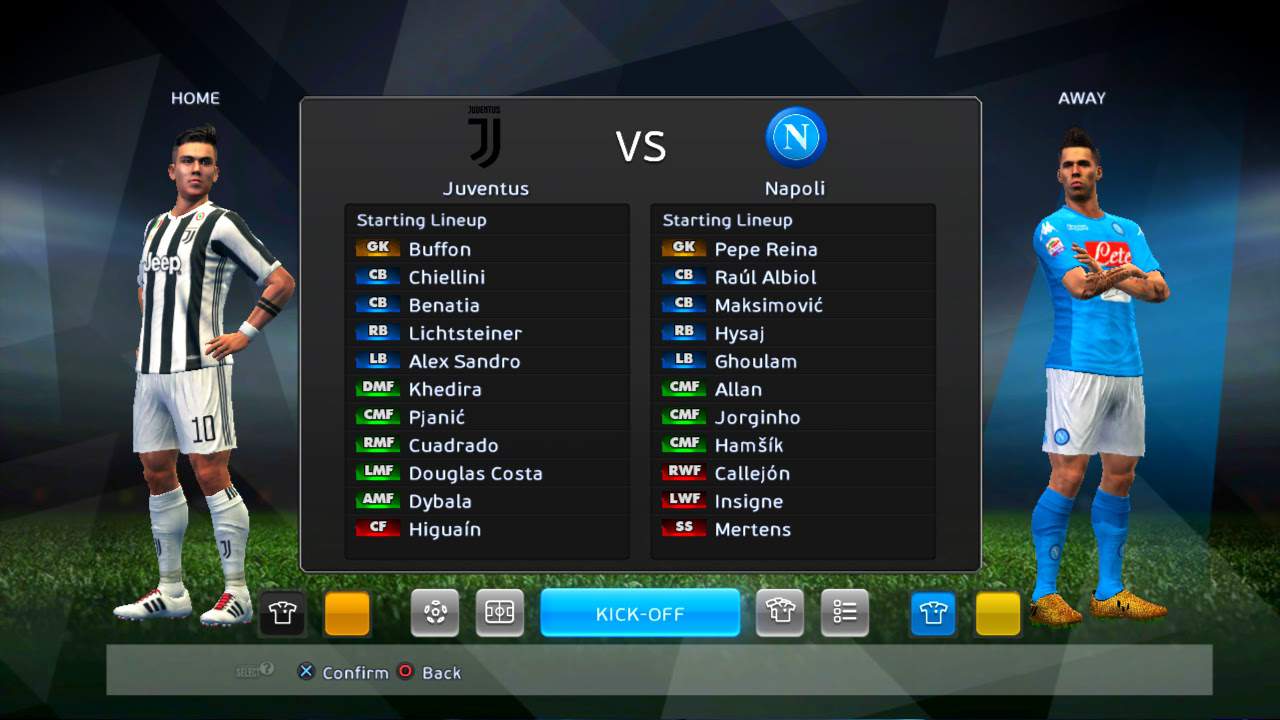Select the home team black shirt icon
Viewport: 1280px width, 720px height.
283,613
